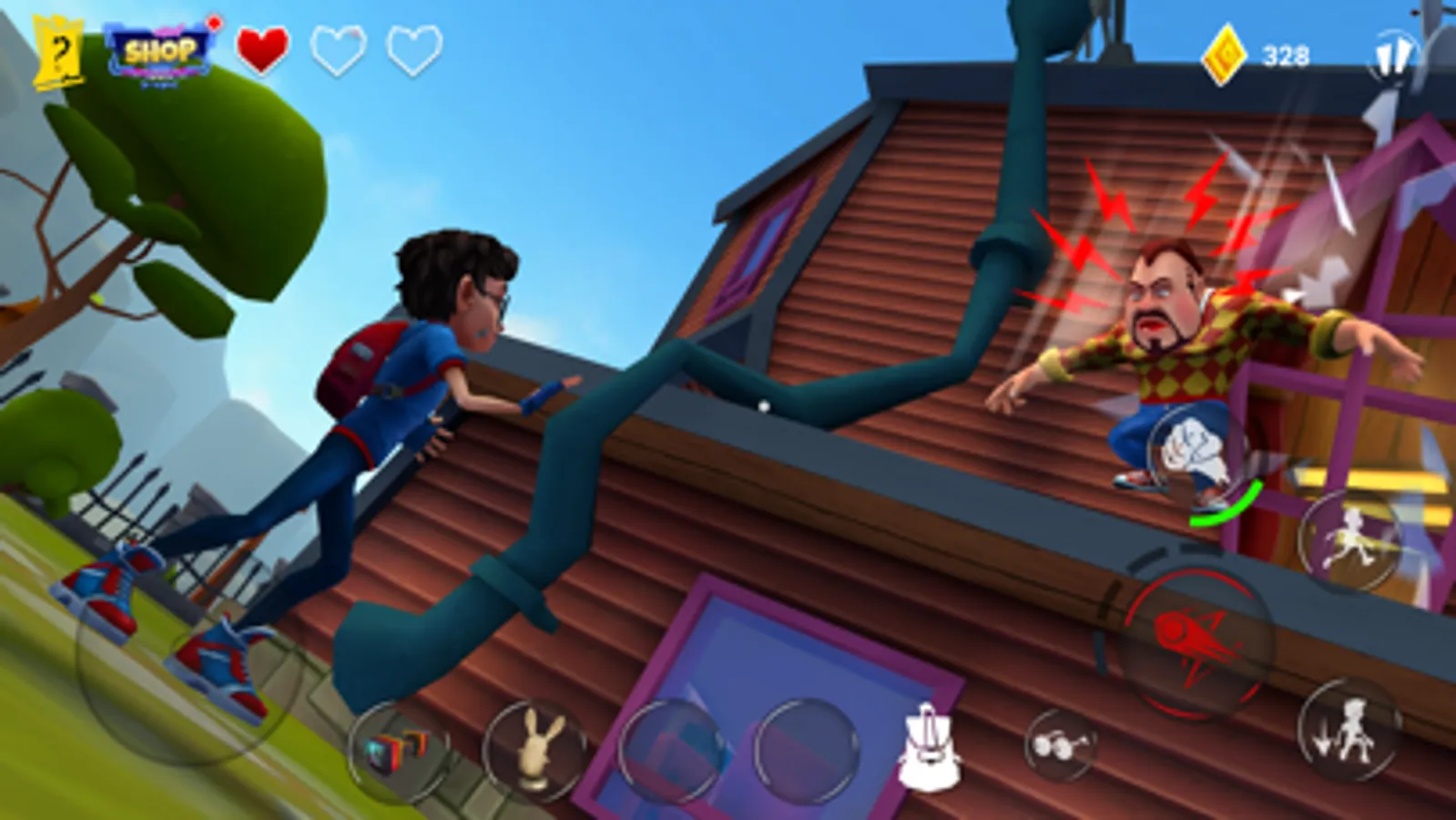Open the pause menu at top right

click(x=1393, y=56)
